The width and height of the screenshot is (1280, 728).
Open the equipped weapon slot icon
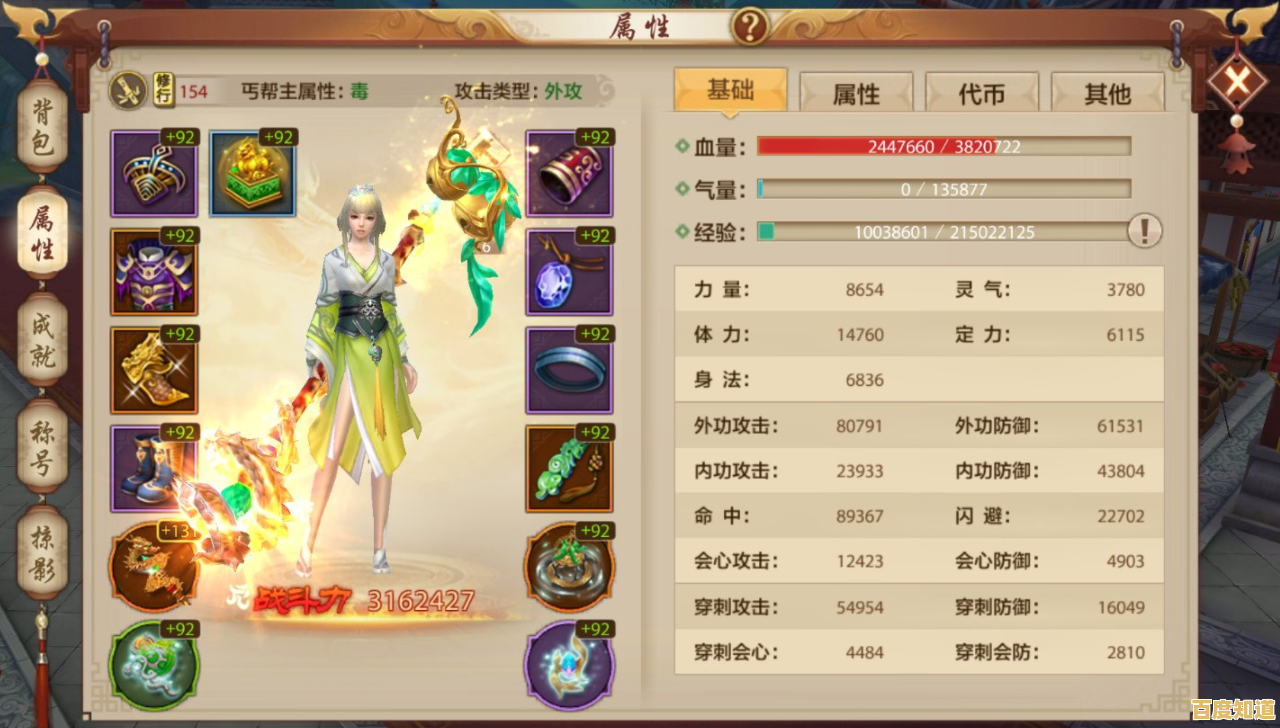pyautogui.click(x=154, y=170)
